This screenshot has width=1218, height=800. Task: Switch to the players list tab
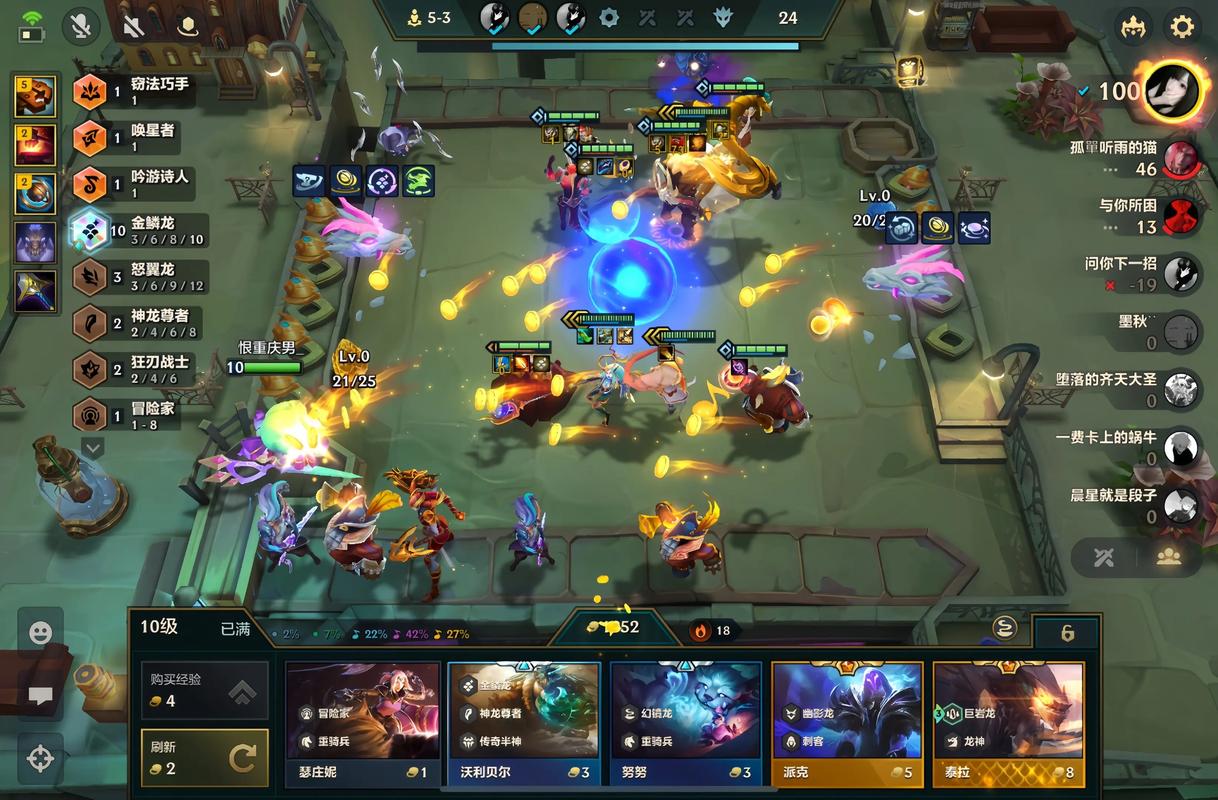point(1169,557)
